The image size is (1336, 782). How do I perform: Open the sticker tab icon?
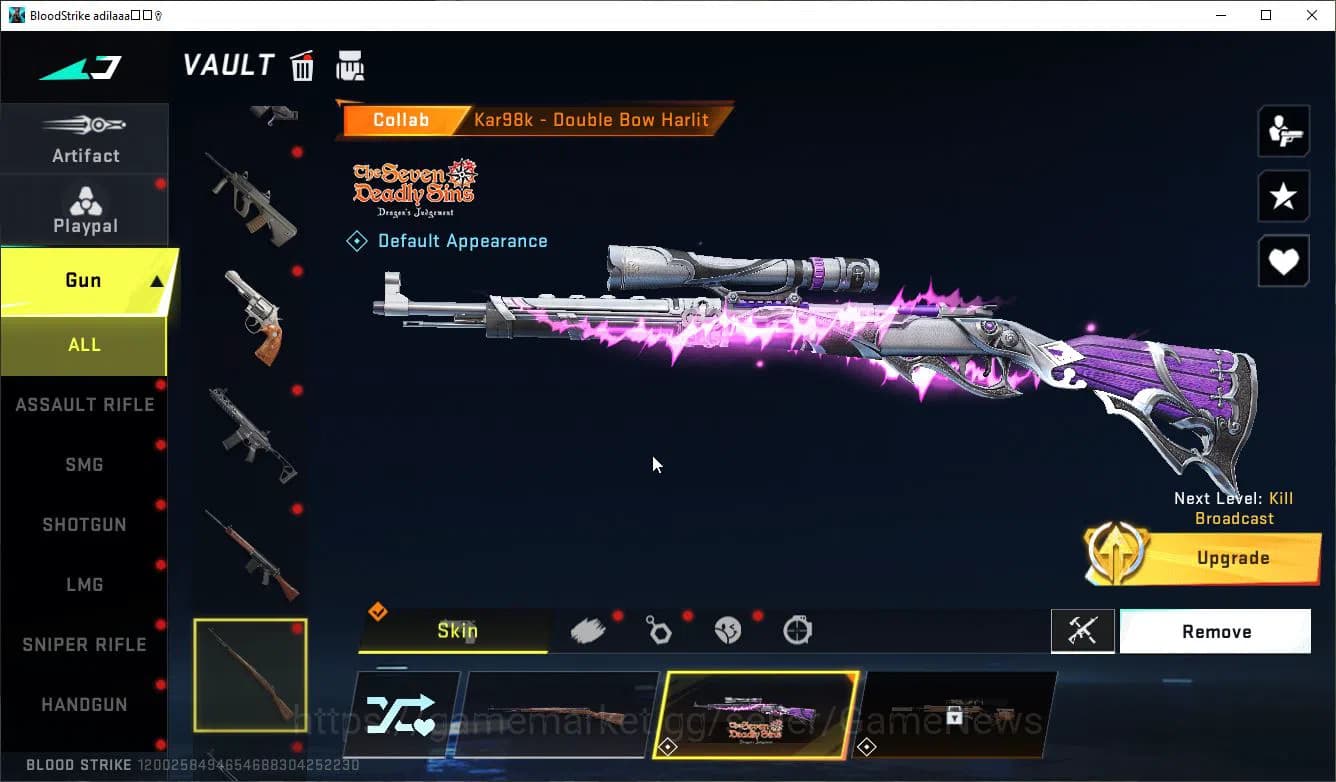728,630
